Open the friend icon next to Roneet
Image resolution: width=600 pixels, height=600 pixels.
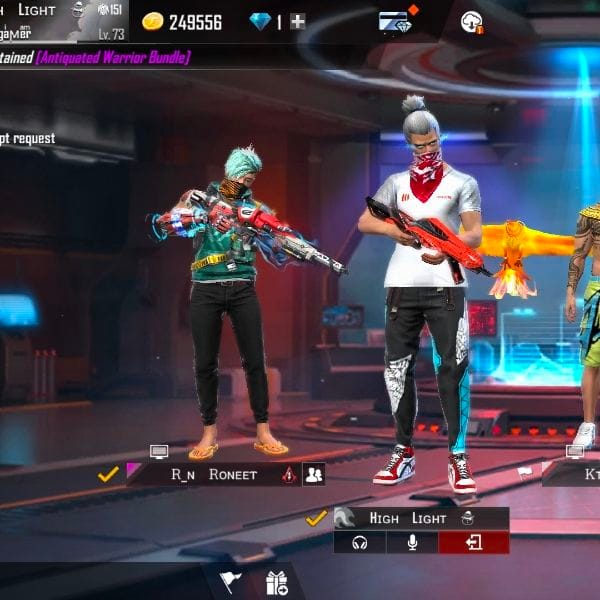(314, 475)
